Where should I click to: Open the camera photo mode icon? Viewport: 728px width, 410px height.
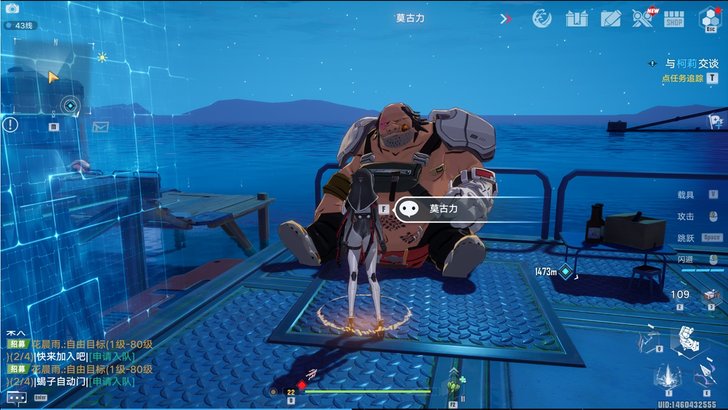pyautogui.click(x=14, y=7)
